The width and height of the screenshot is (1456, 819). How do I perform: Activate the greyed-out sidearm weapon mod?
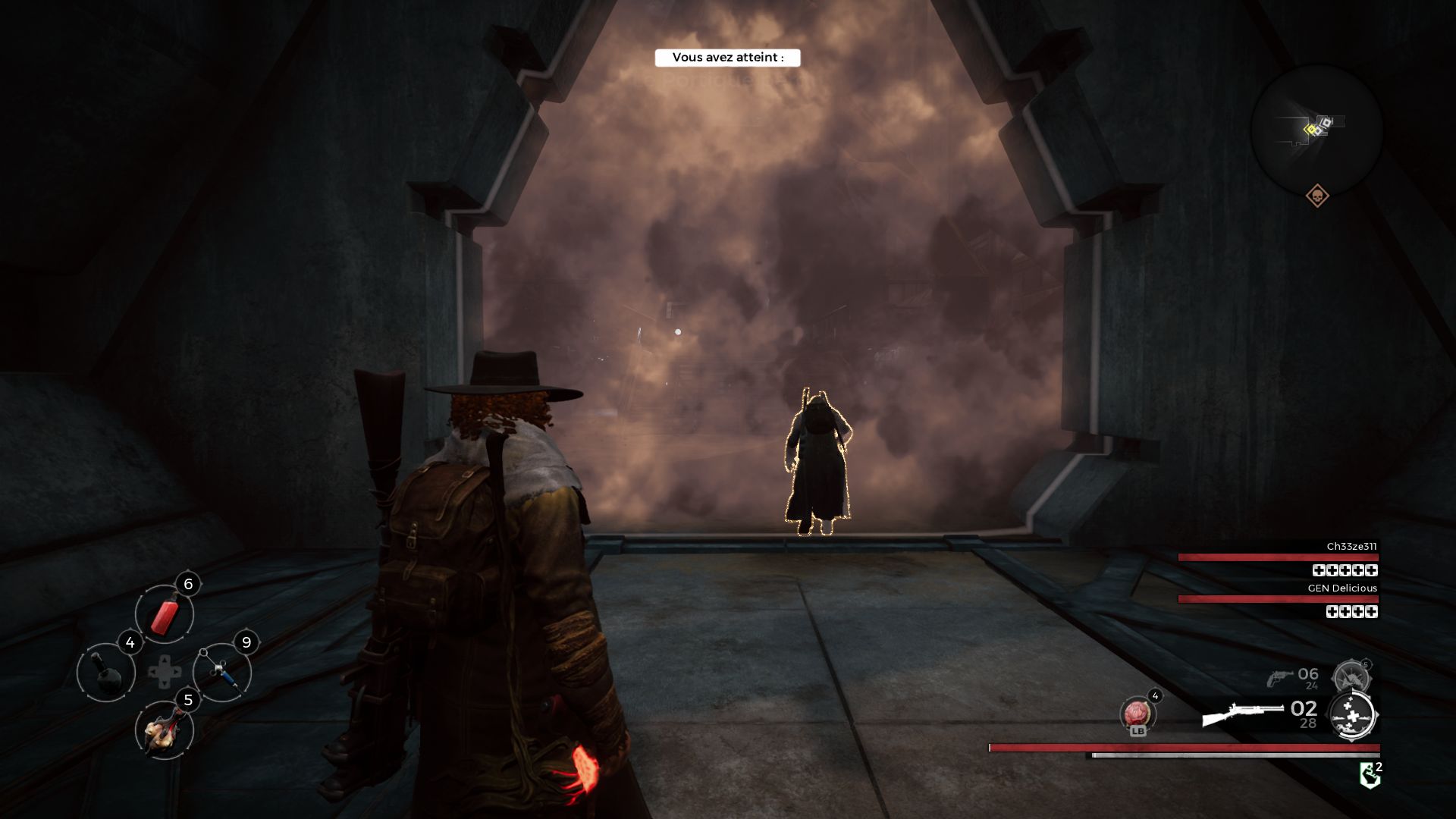(1351, 676)
